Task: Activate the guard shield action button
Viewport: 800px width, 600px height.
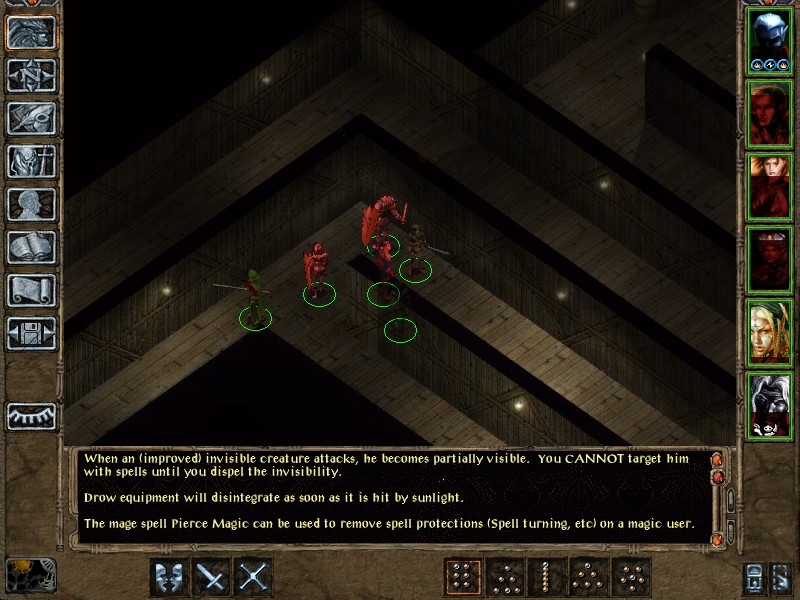Action: (x=169, y=577)
